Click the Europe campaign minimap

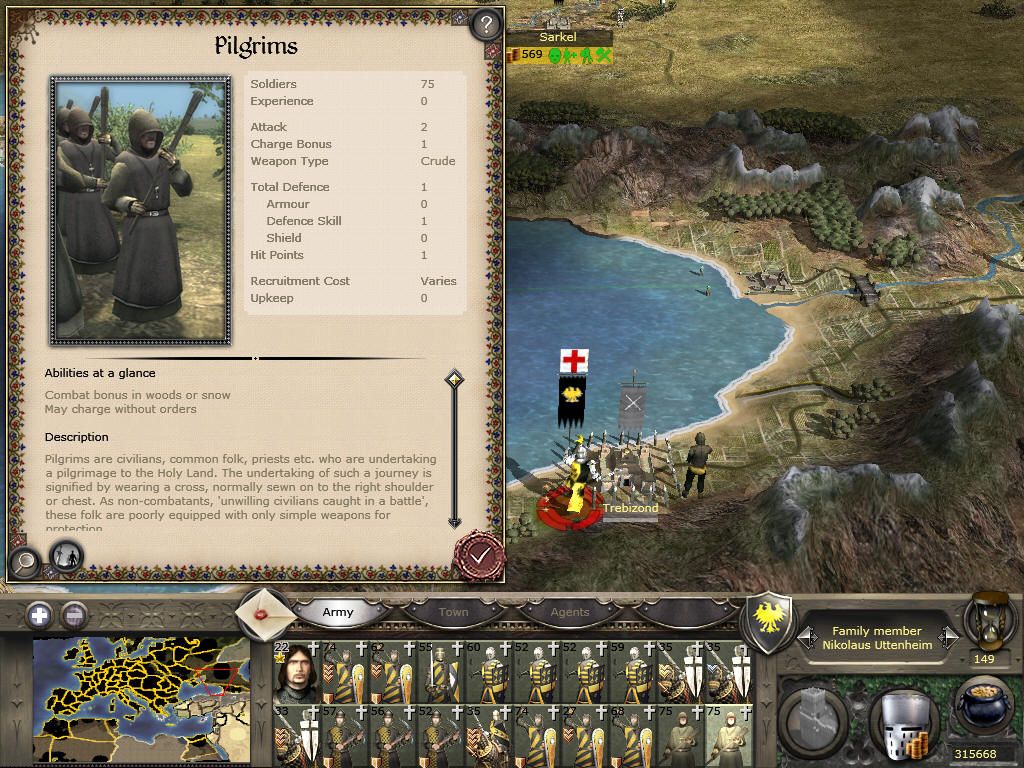click(x=140, y=700)
